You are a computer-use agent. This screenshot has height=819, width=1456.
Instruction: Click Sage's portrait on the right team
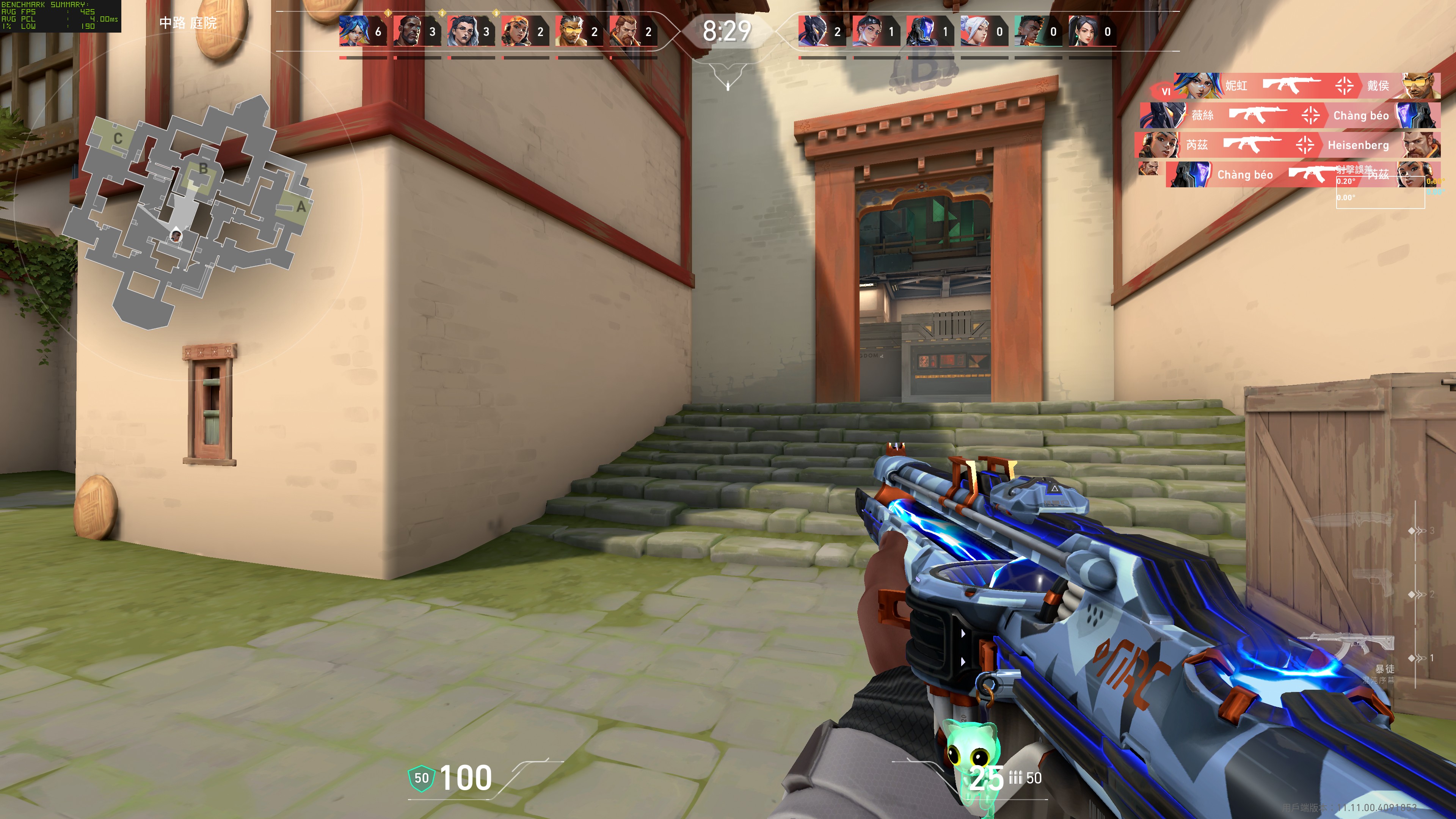[x=1082, y=31]
